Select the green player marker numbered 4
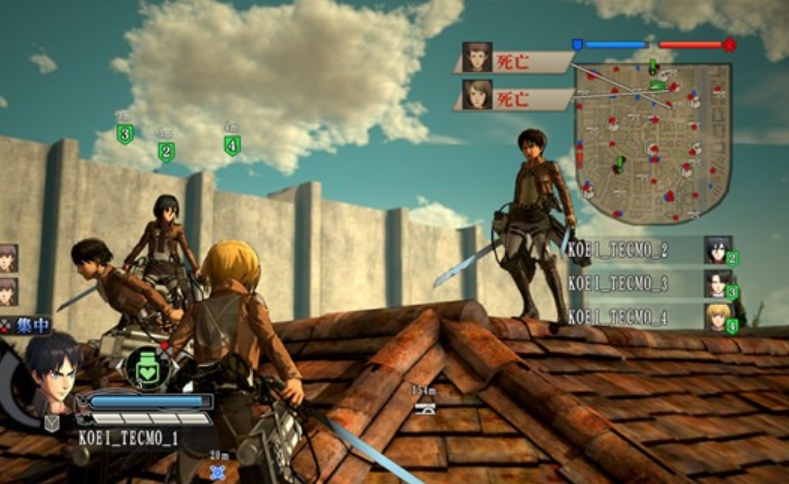Image resolution: width=789 pixels, height=484 pixels. tap(232, 146)
